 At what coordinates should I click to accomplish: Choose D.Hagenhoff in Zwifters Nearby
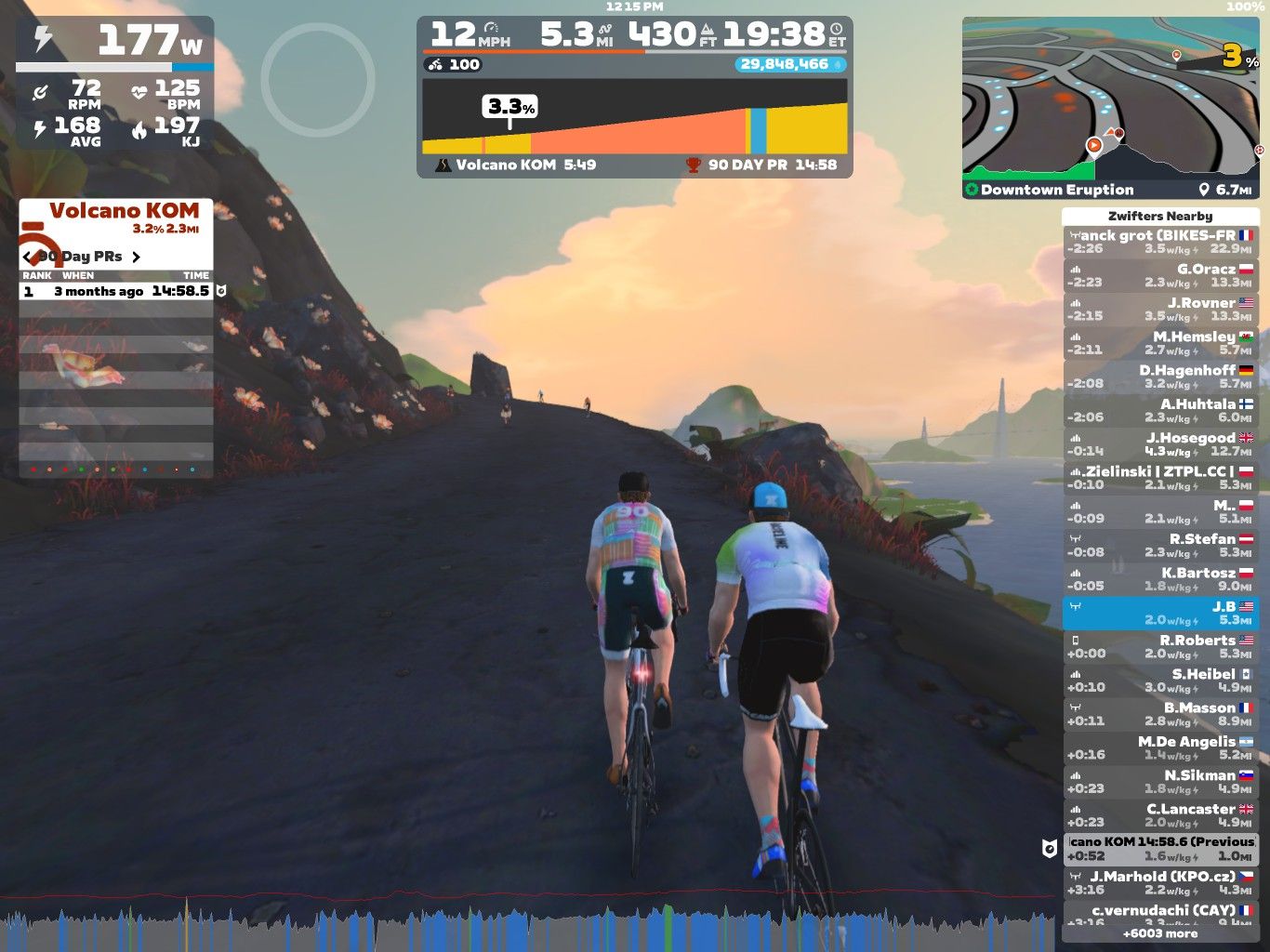click(1160, 377)
